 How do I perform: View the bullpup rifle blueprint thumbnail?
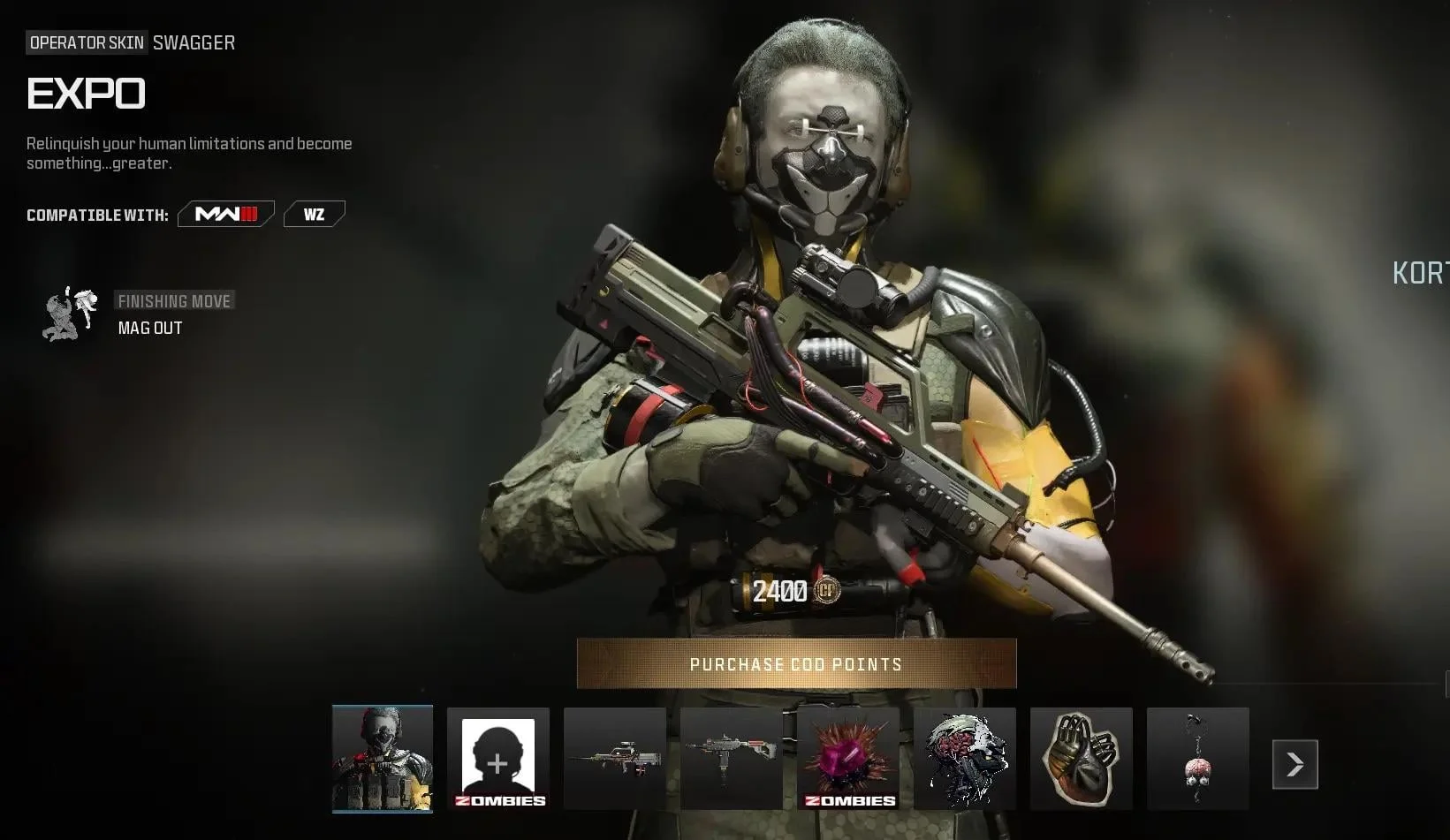(x=615, y=758)
